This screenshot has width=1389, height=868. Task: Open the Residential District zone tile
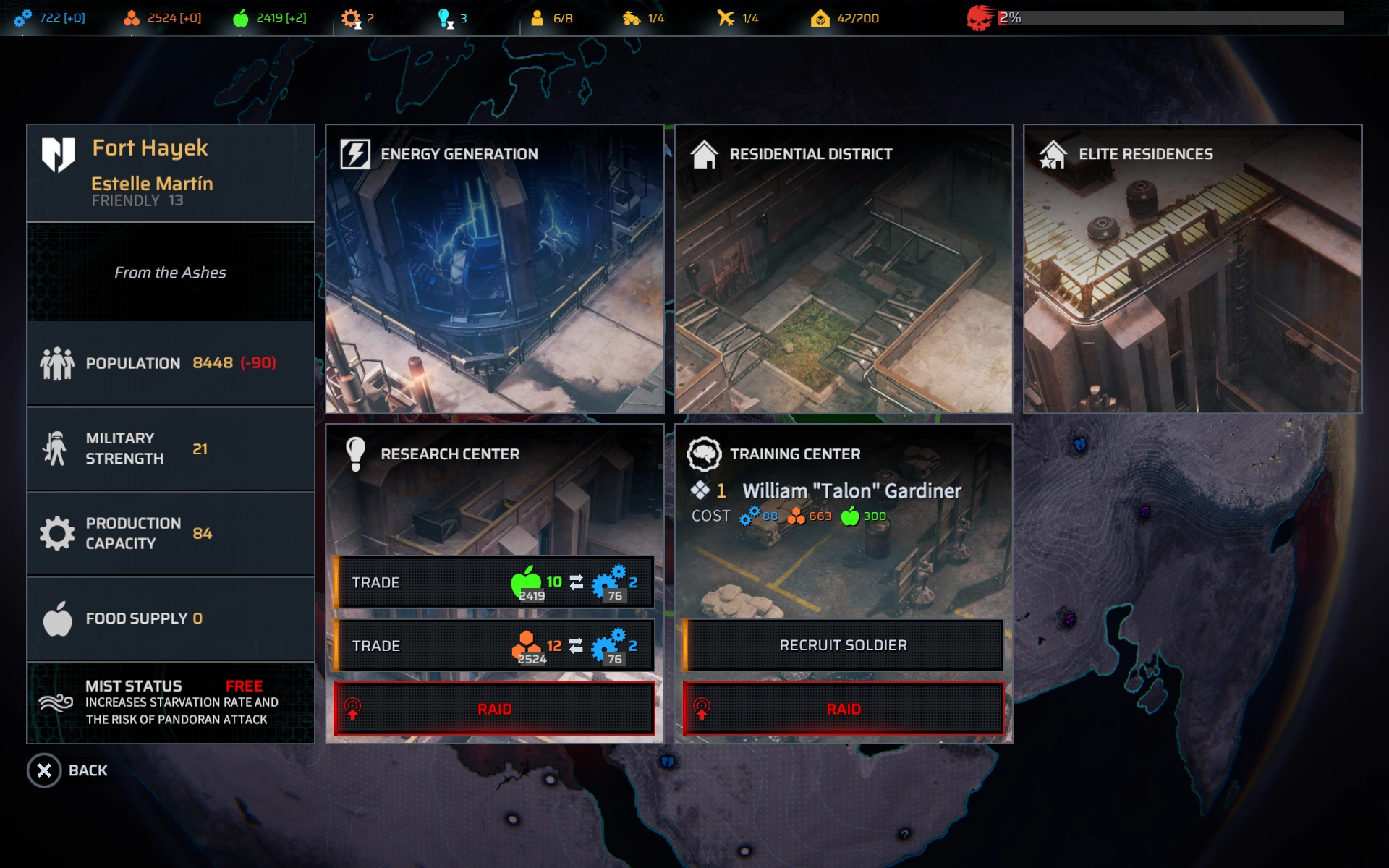pos(843,269)
